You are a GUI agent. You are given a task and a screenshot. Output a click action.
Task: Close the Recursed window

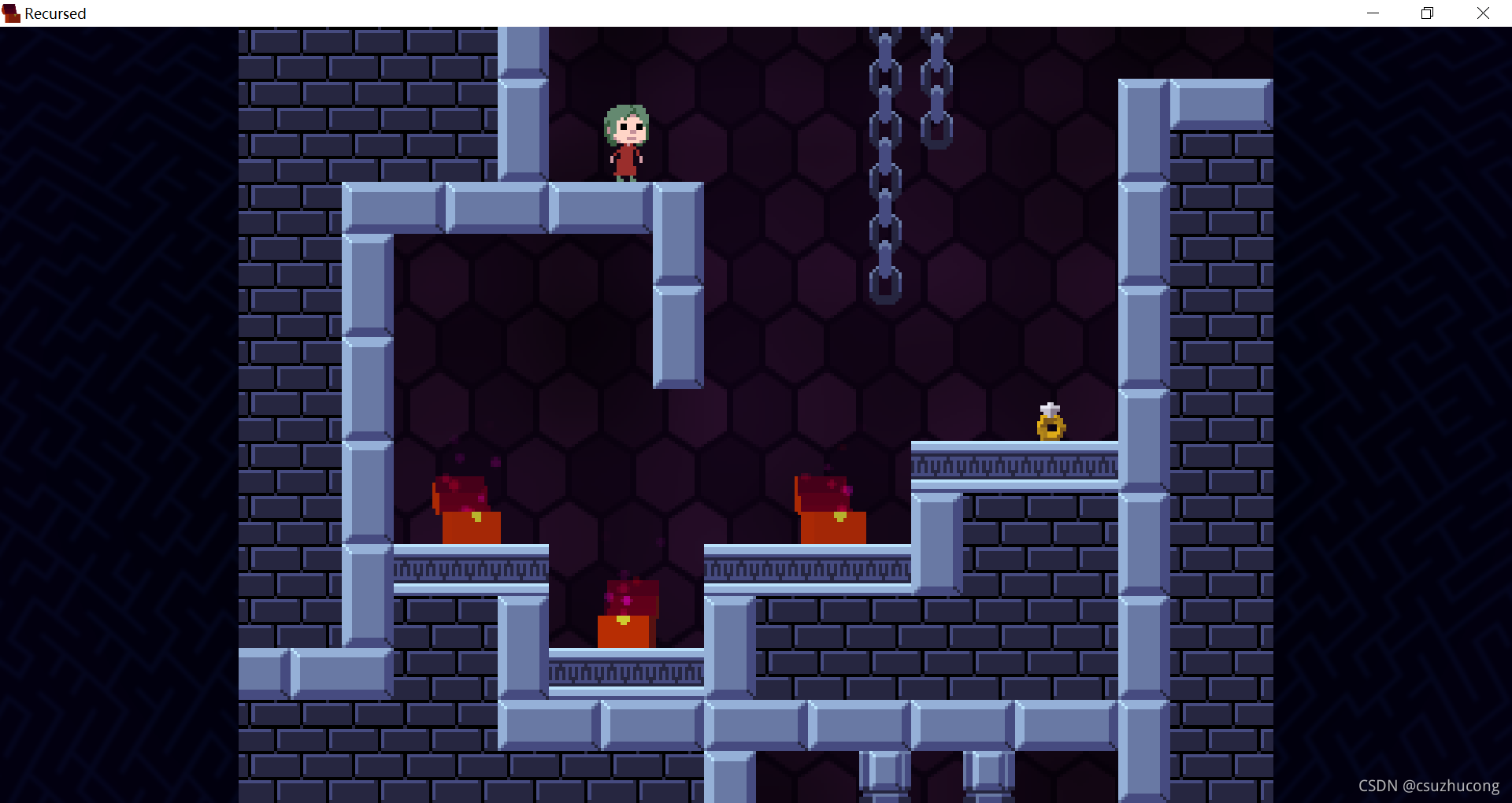(1483, 13)
